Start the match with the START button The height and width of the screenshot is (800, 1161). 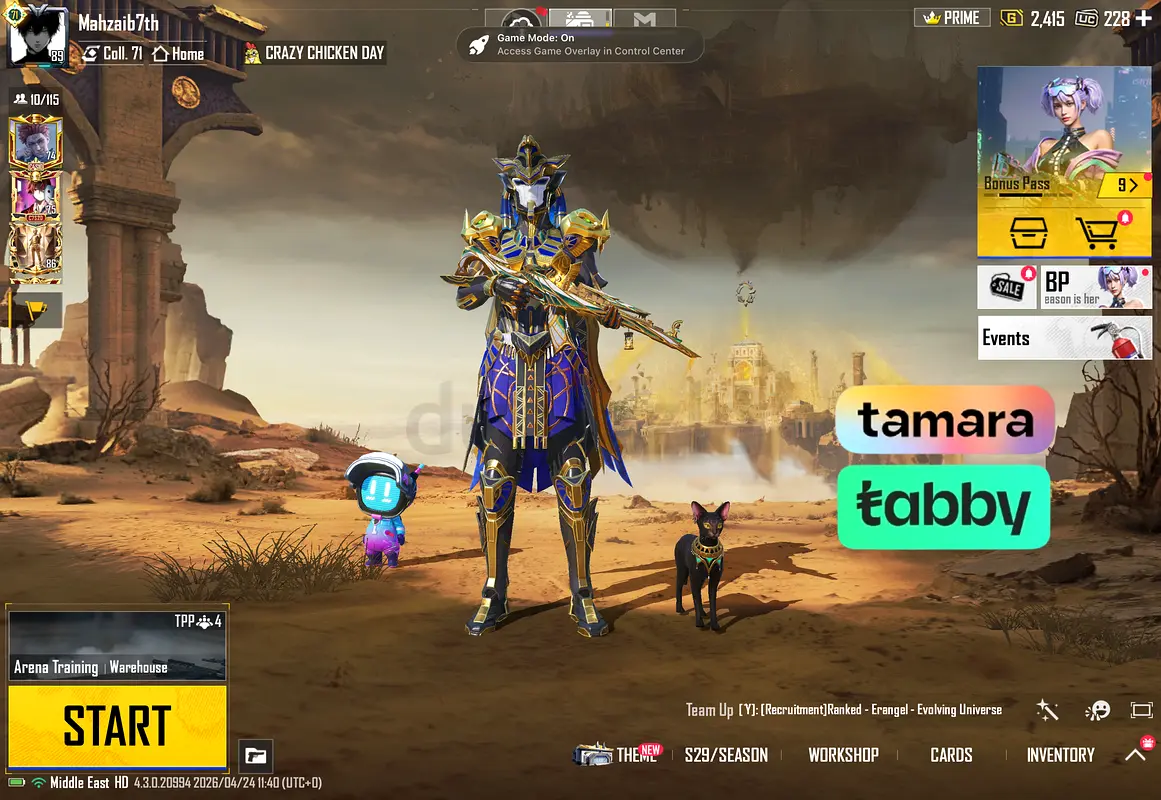(x=117, y=727)
